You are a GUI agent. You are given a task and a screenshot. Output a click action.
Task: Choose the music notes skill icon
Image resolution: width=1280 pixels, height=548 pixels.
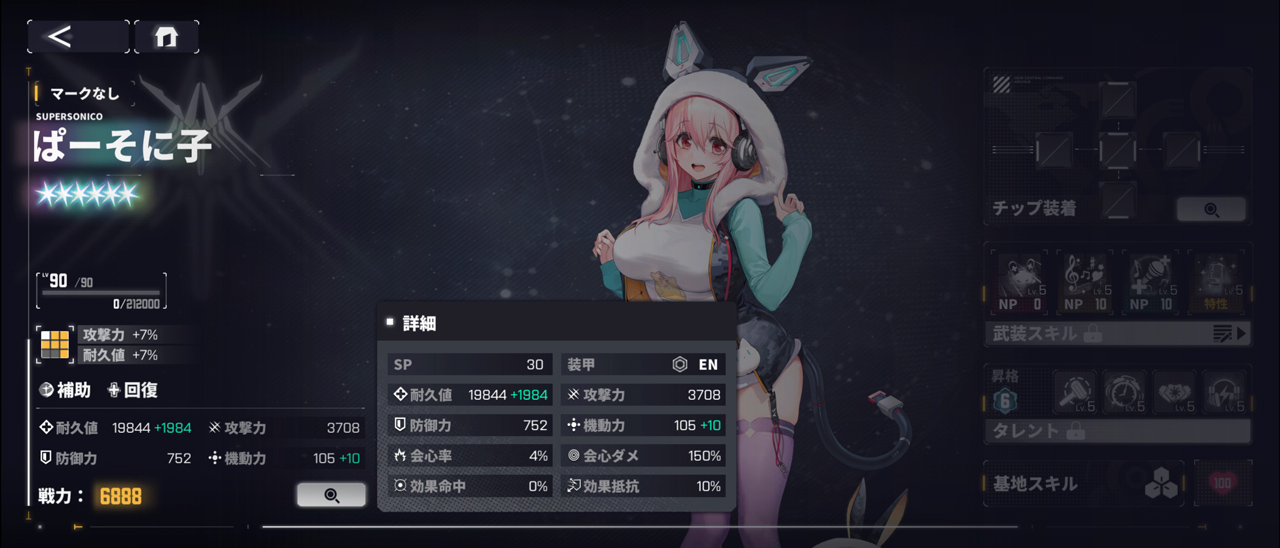pyautogui.click(x=1085, y=281)
